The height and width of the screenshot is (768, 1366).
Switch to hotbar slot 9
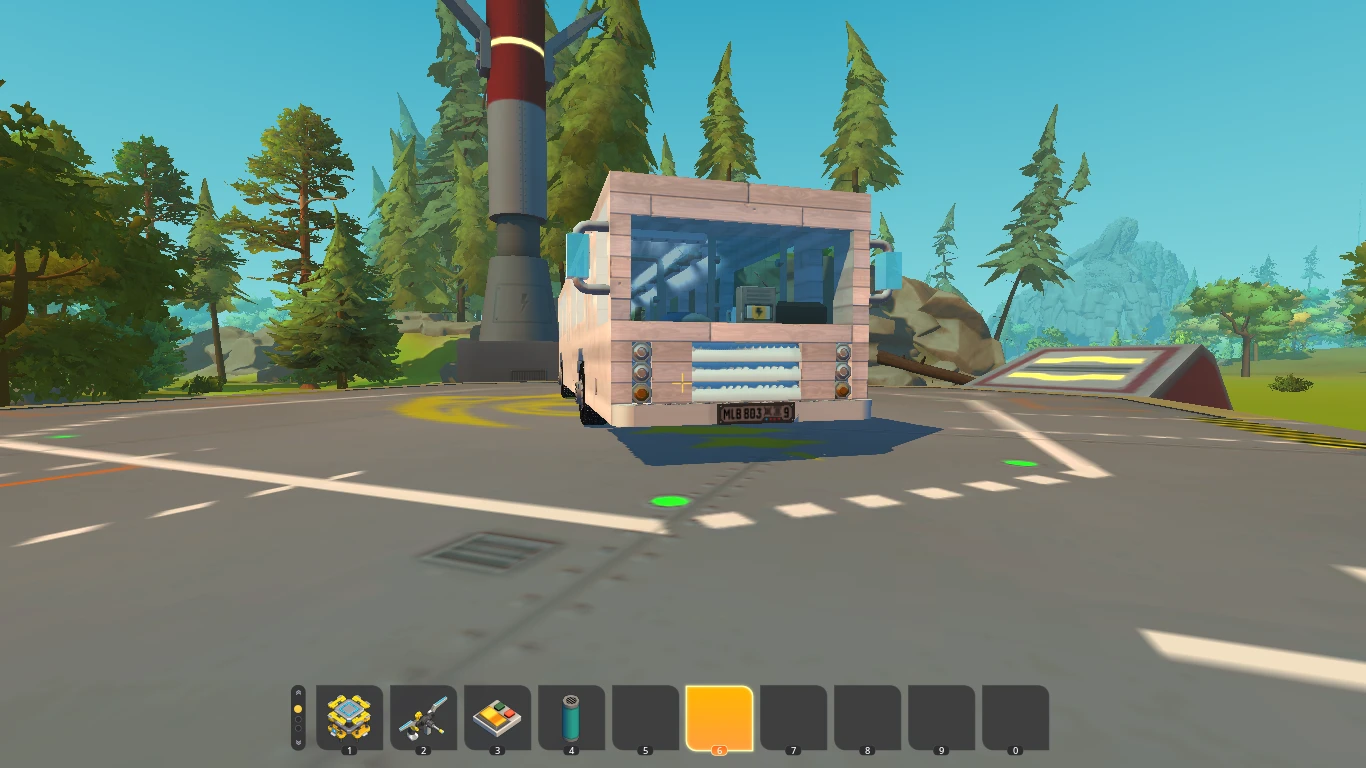[939, 716]
